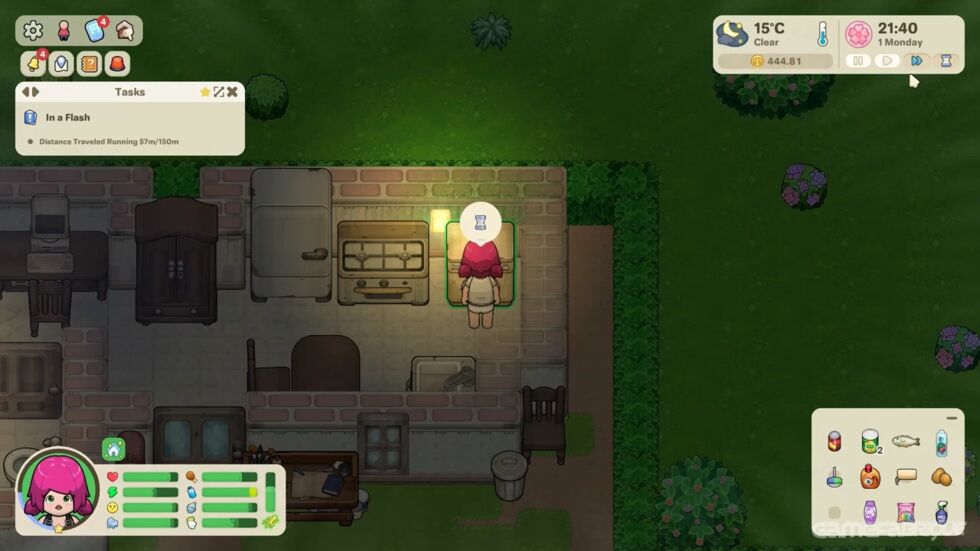
Task: Open the character profile icon
Action: (x=63, y=31)
